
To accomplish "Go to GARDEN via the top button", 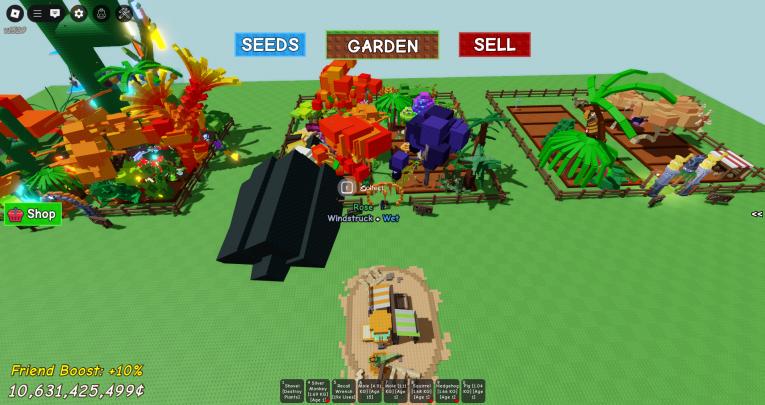I will (382, 46).
